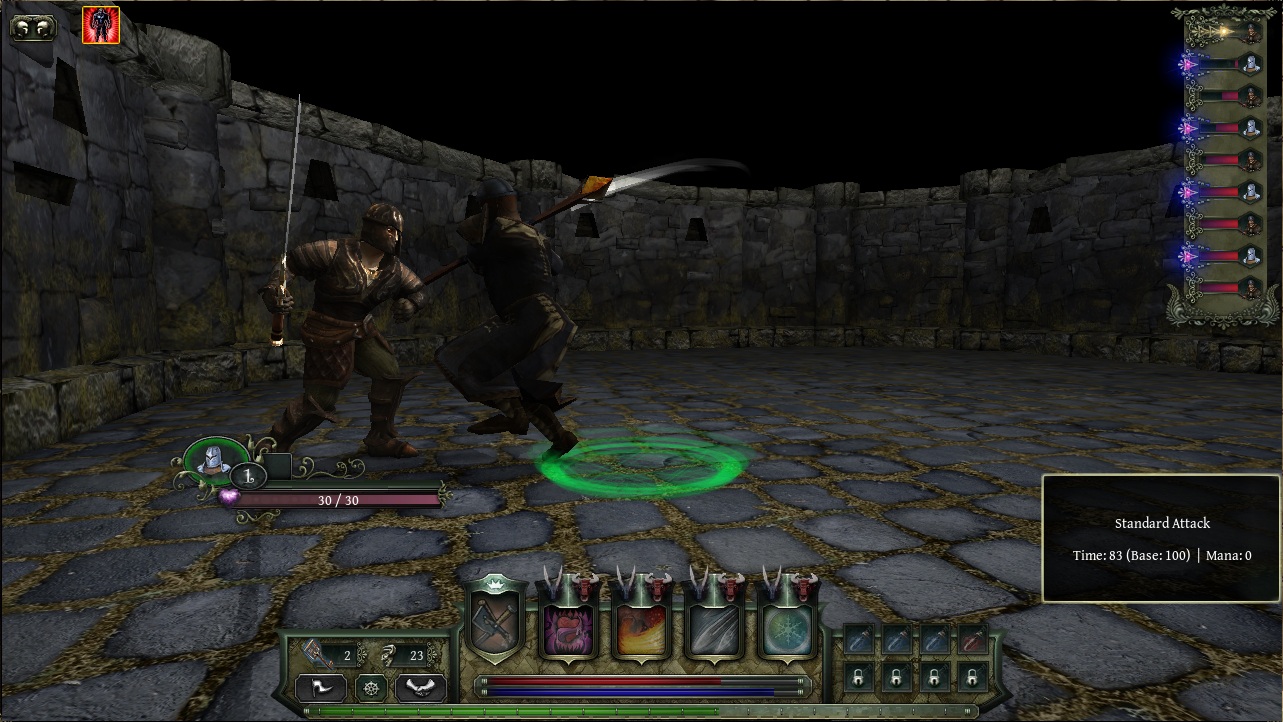Click the curved white flag button

coord(321,688)
